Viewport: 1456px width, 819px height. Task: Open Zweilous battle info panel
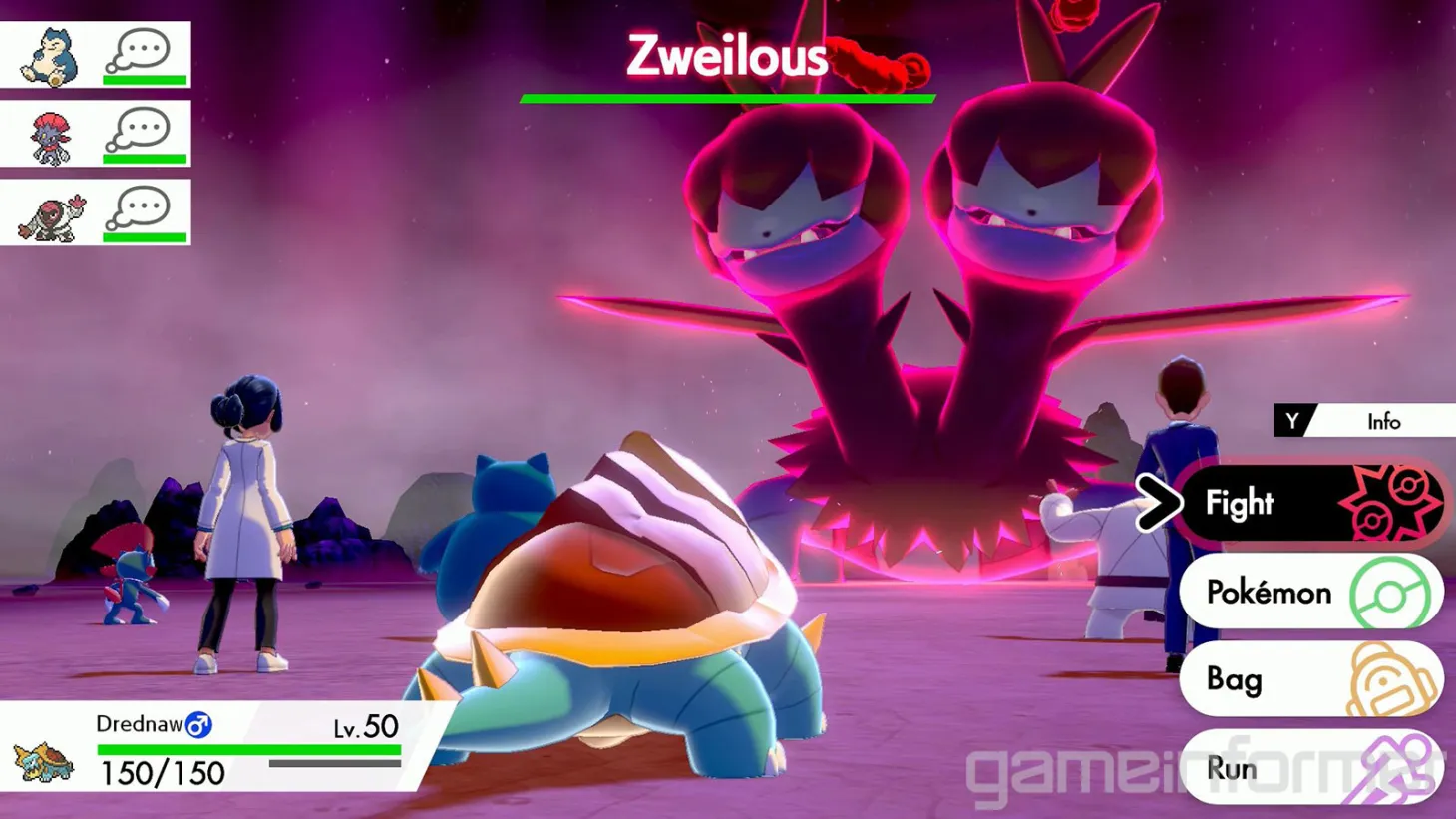1384,422
